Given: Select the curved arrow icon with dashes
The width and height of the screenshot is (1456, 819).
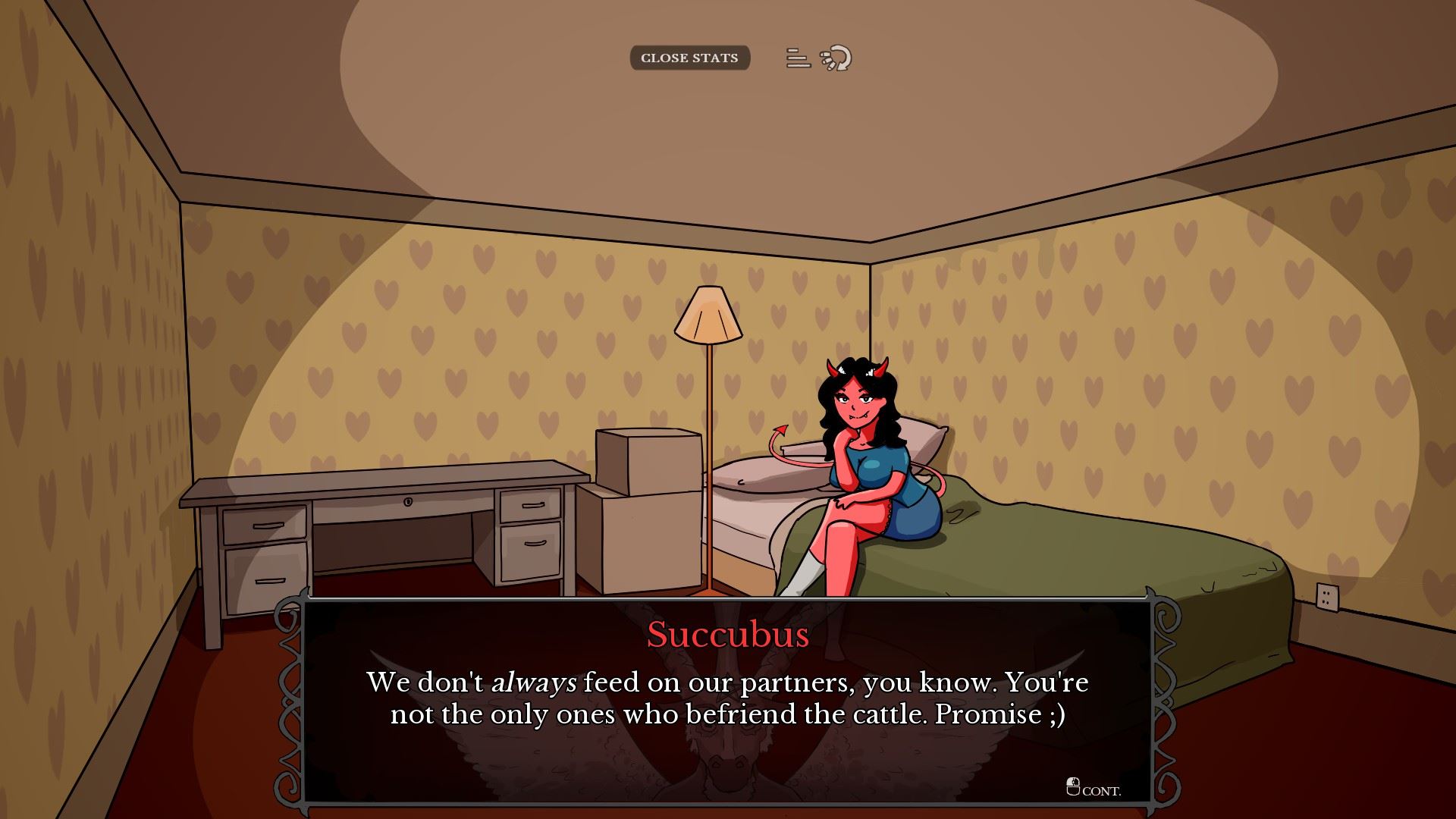Looking at the screenshot, I should (x=836, y=58).
